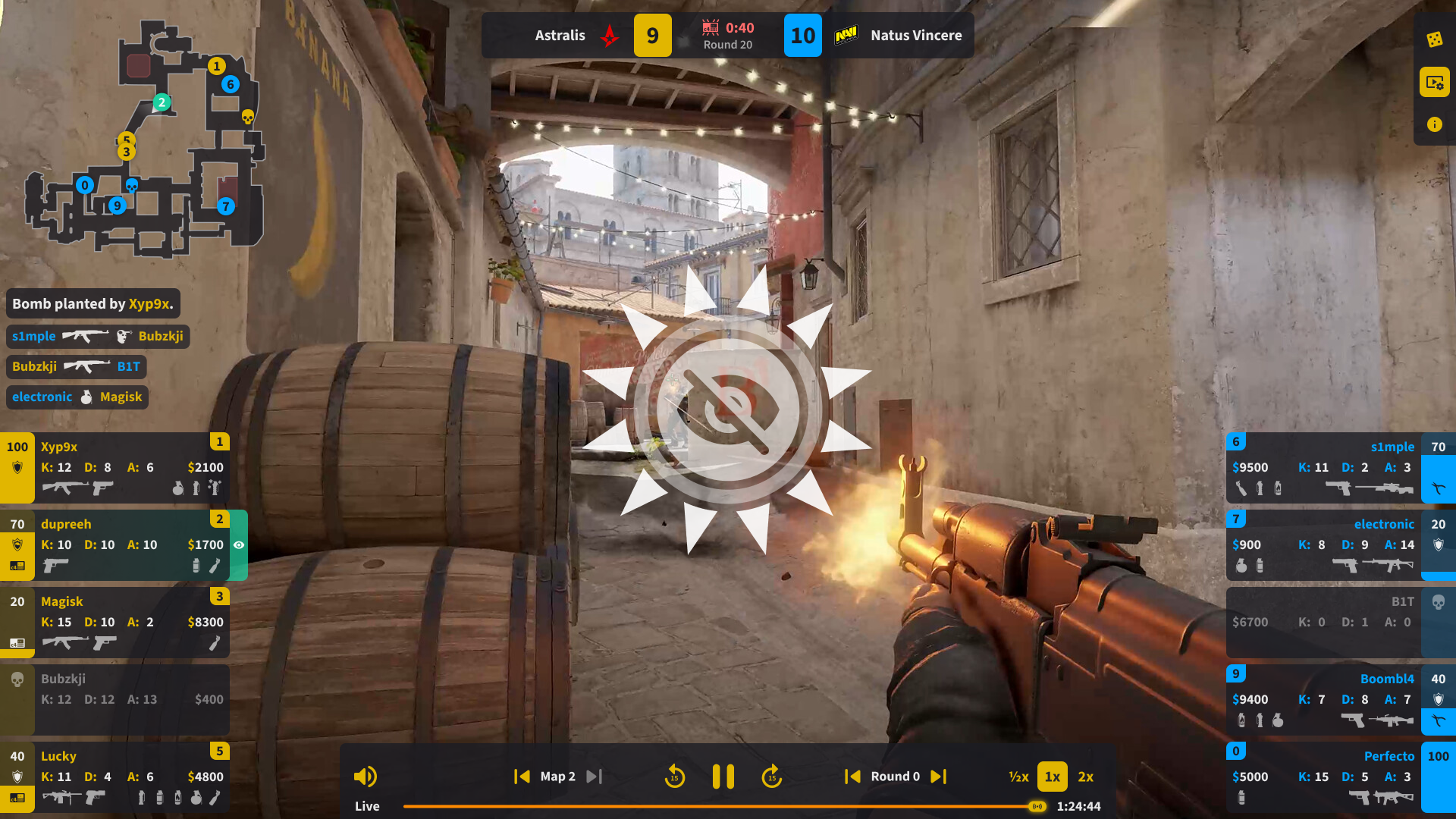
Task: Mute the broadcast audio
Action: [x=366, y=776]
